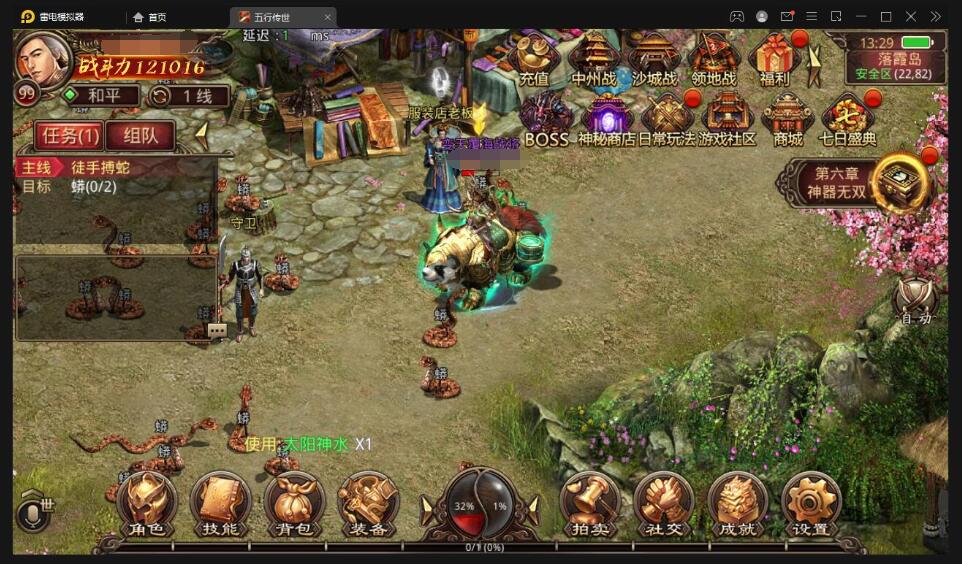This screenshot has width=962, height=564.
Task: Close the 五行传世 emulator tab
Action: (x=327, y=17)
